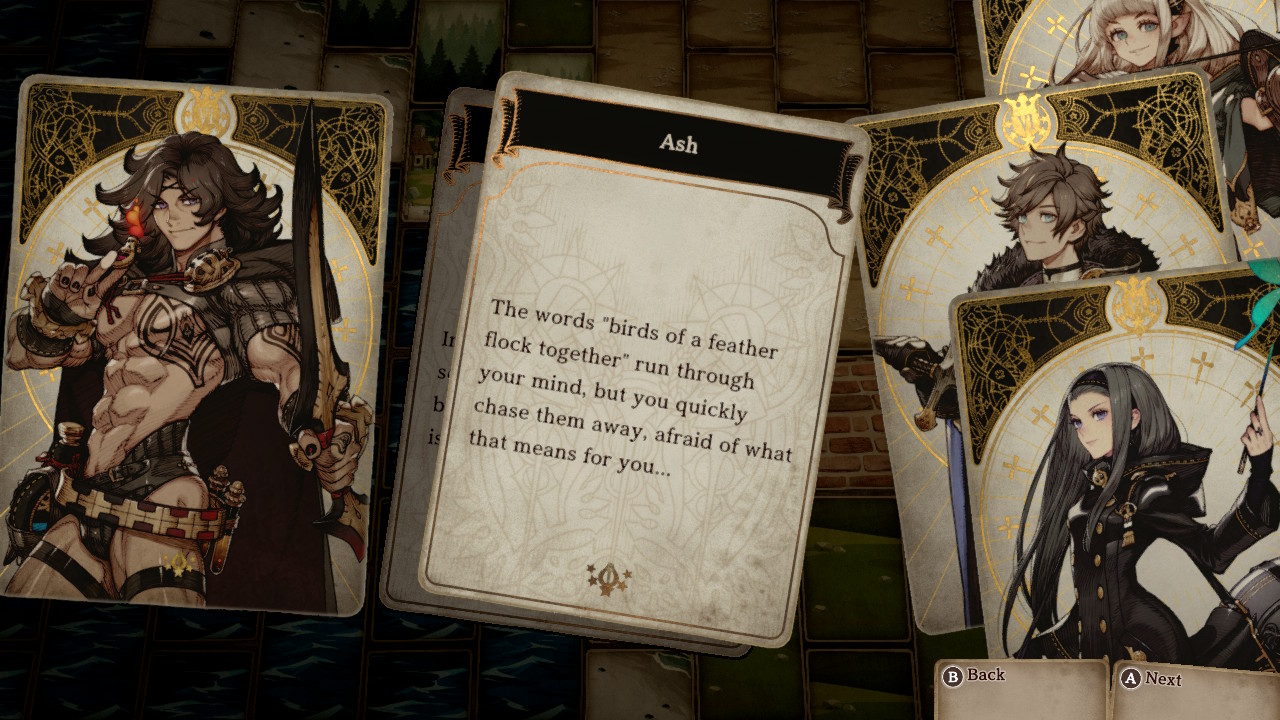
Task: Advance the dialogue with the Next button
Action: click(1153, 679)
